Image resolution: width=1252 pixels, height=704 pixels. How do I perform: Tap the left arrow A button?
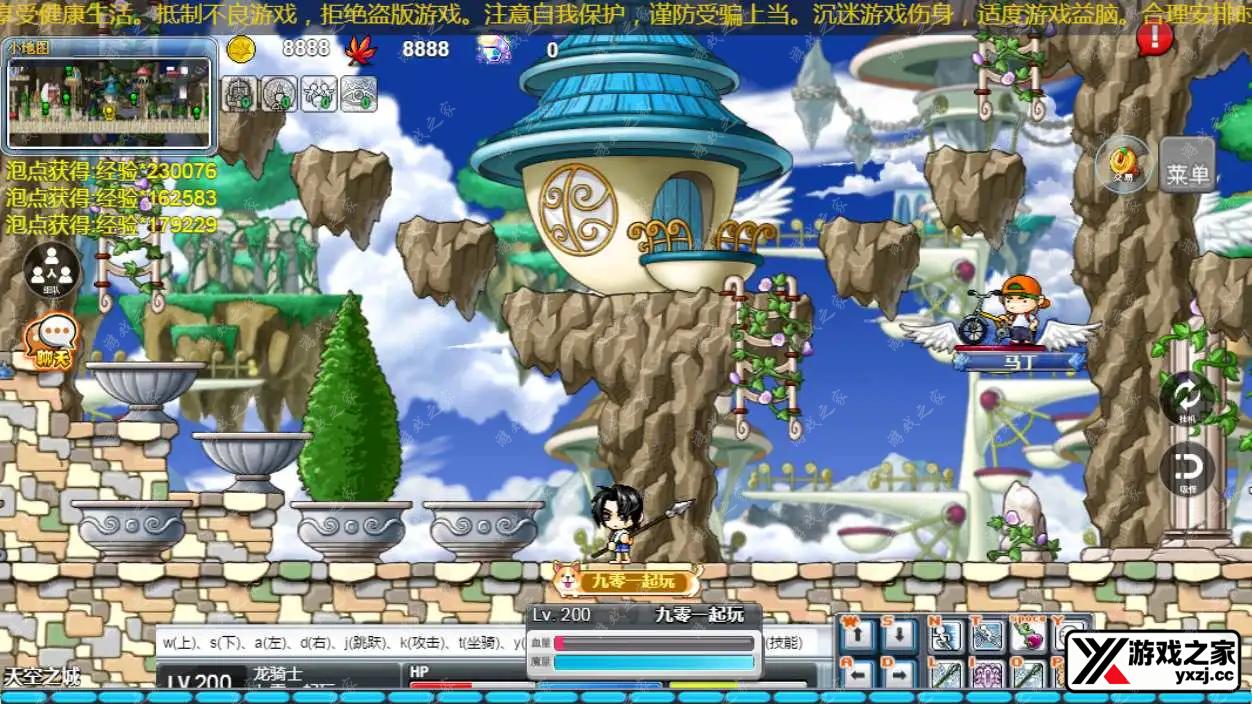pyautogui.click(x=858, y=674)
